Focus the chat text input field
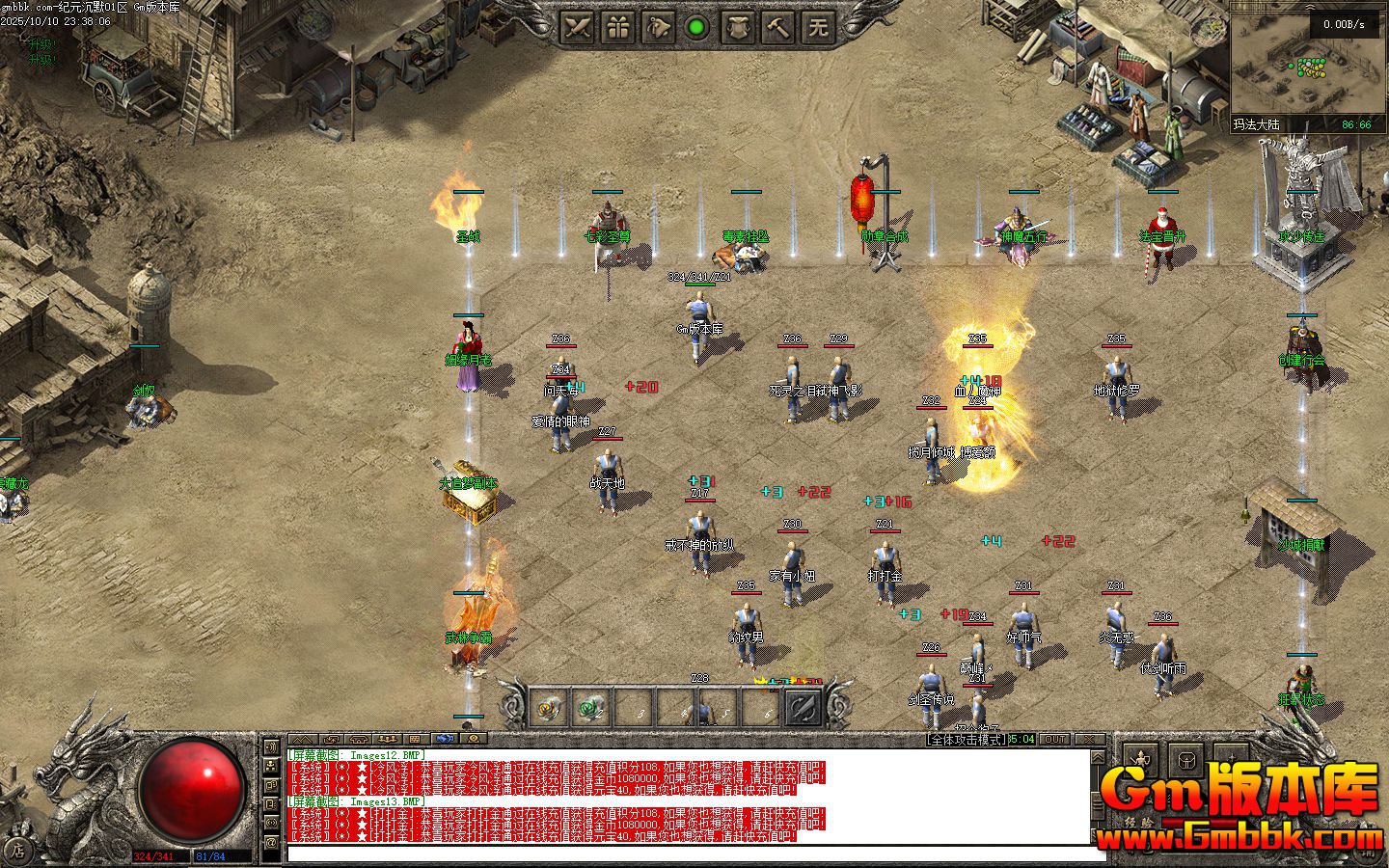 pyautogui.click(x=694, y=853)
